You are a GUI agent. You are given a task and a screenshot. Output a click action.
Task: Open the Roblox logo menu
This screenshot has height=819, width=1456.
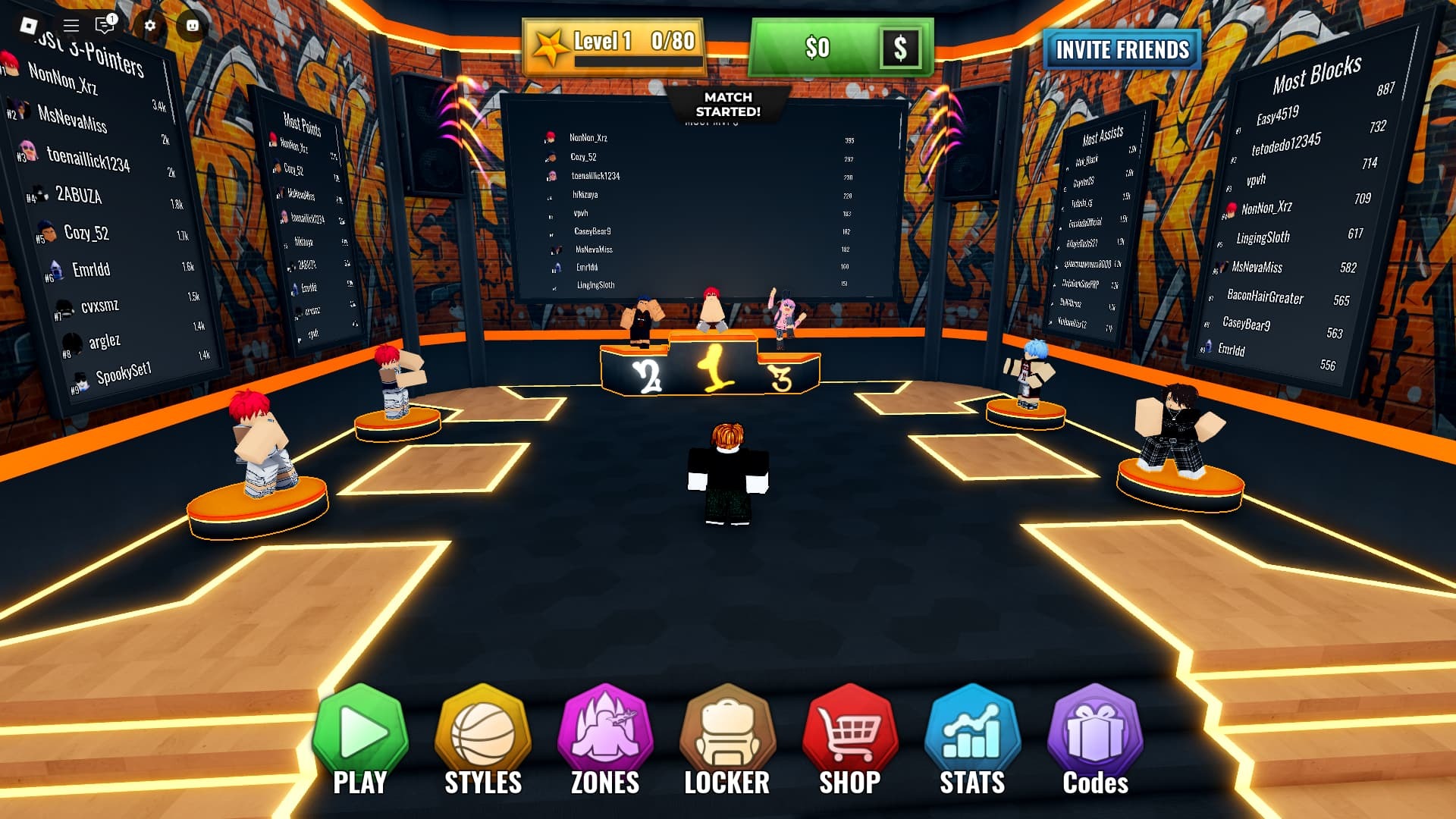click(29, 26)
